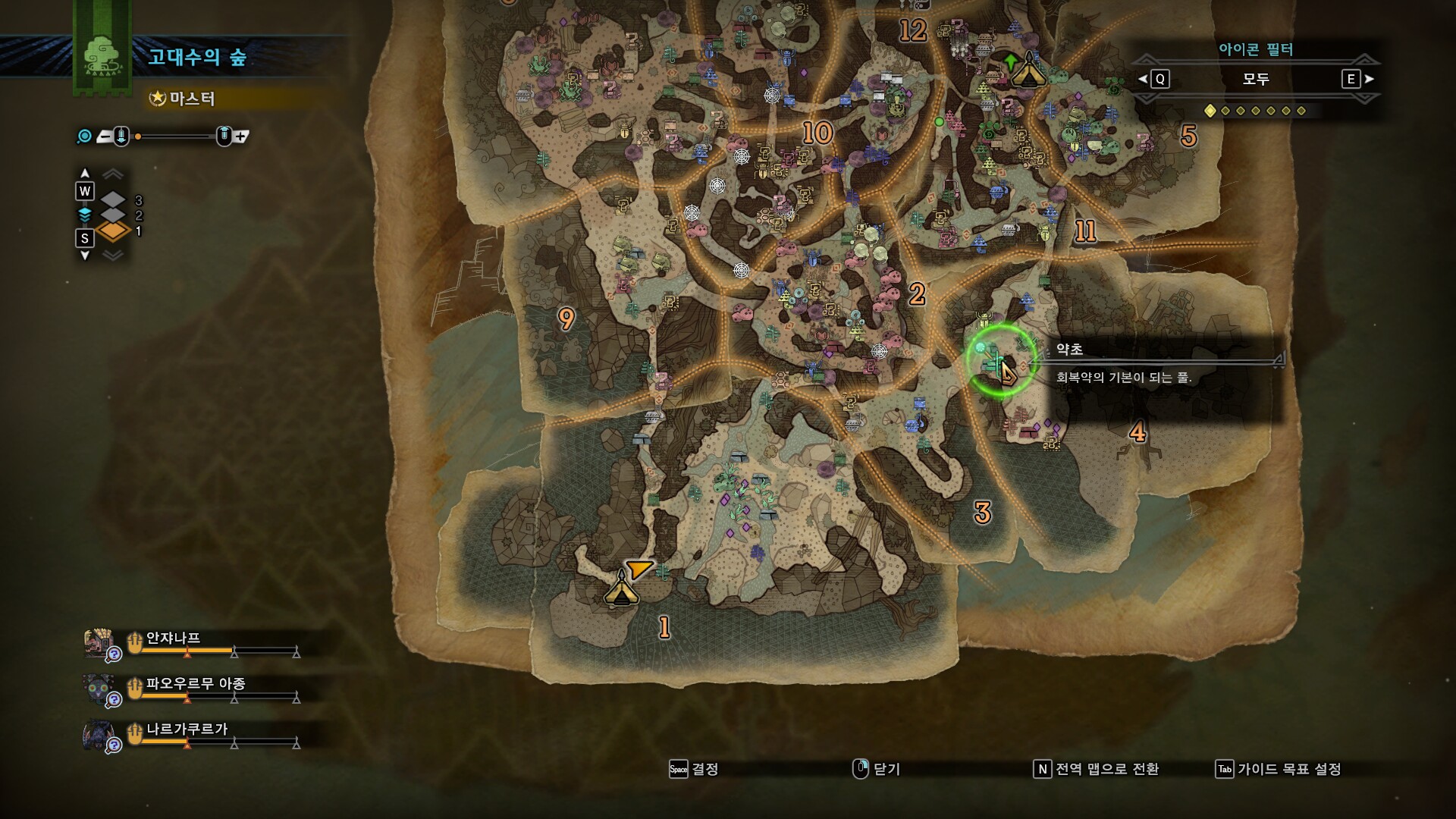This screenshot has width=1456, height=819.
Task: Switch to map layer 3
Action: pyautogui.click(x=113, y=200)
